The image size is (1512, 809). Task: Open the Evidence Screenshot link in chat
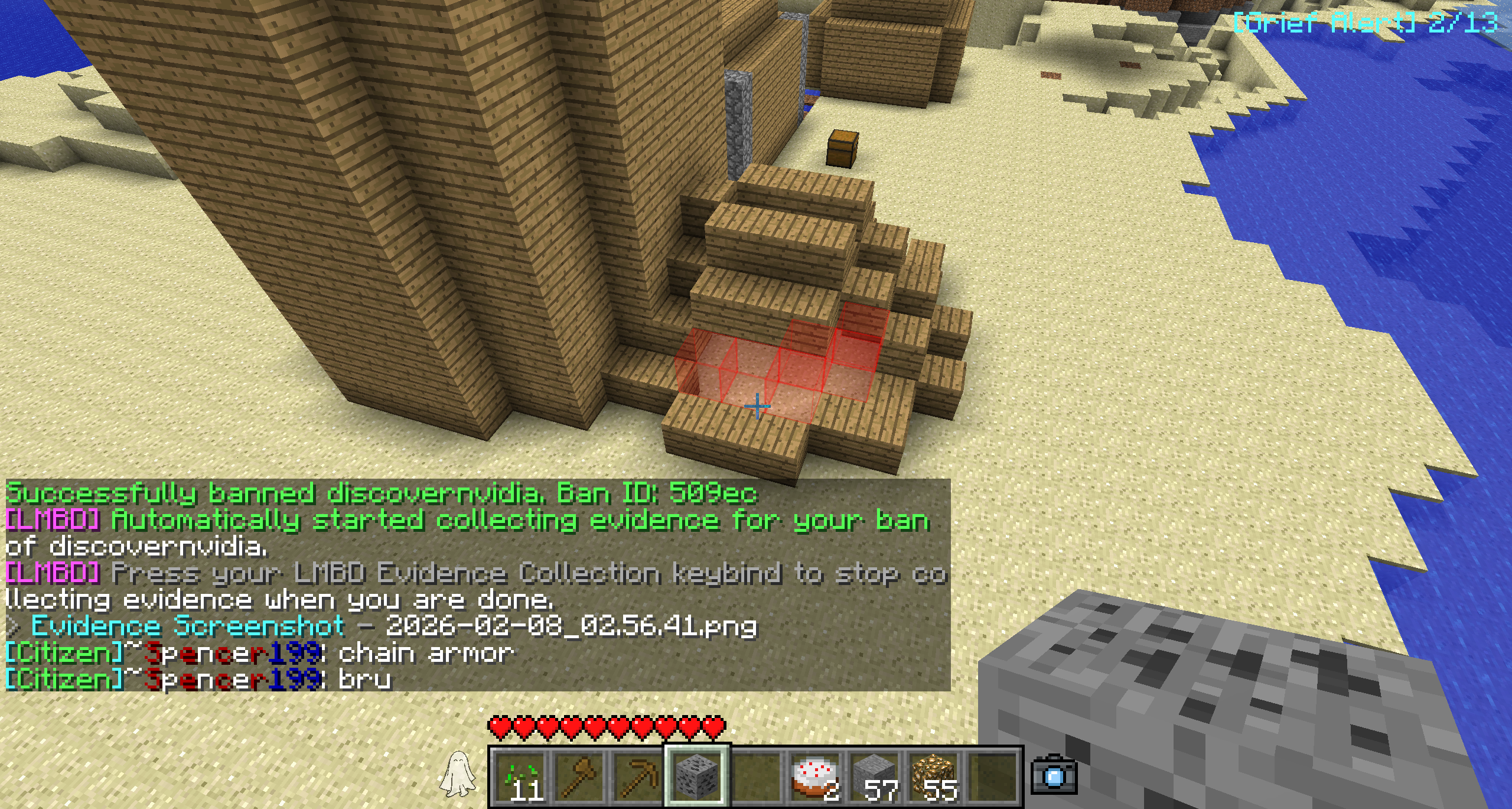tap(188, 626)
